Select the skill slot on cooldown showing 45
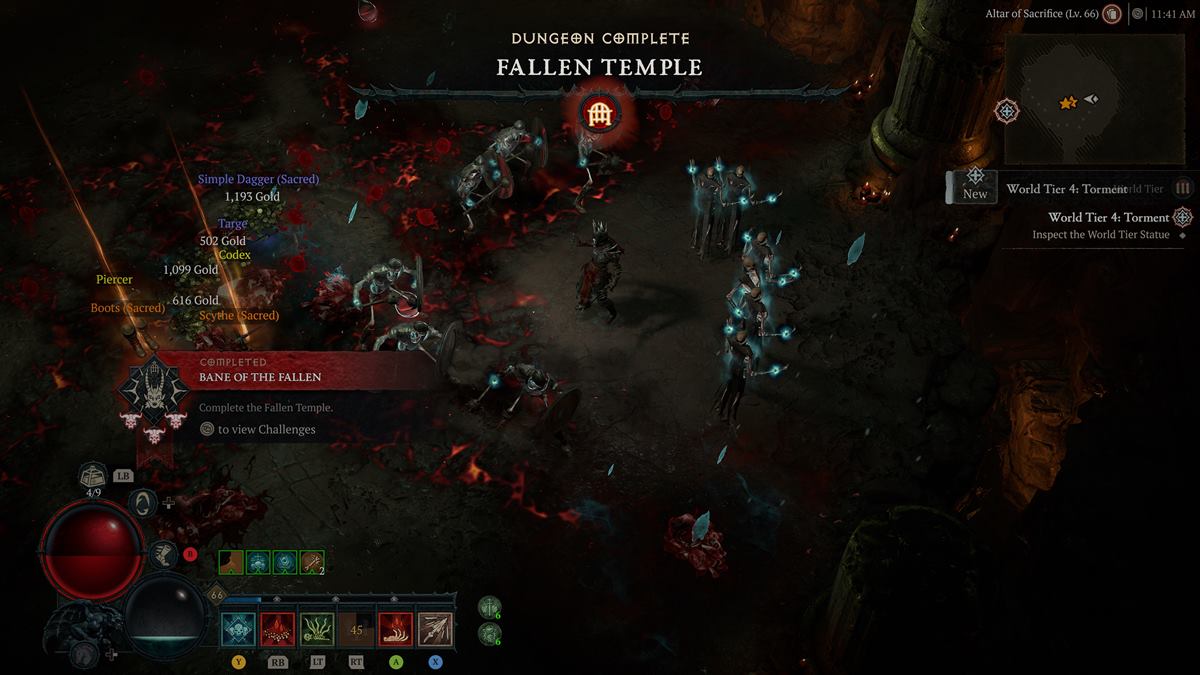 tap(357, 631)
